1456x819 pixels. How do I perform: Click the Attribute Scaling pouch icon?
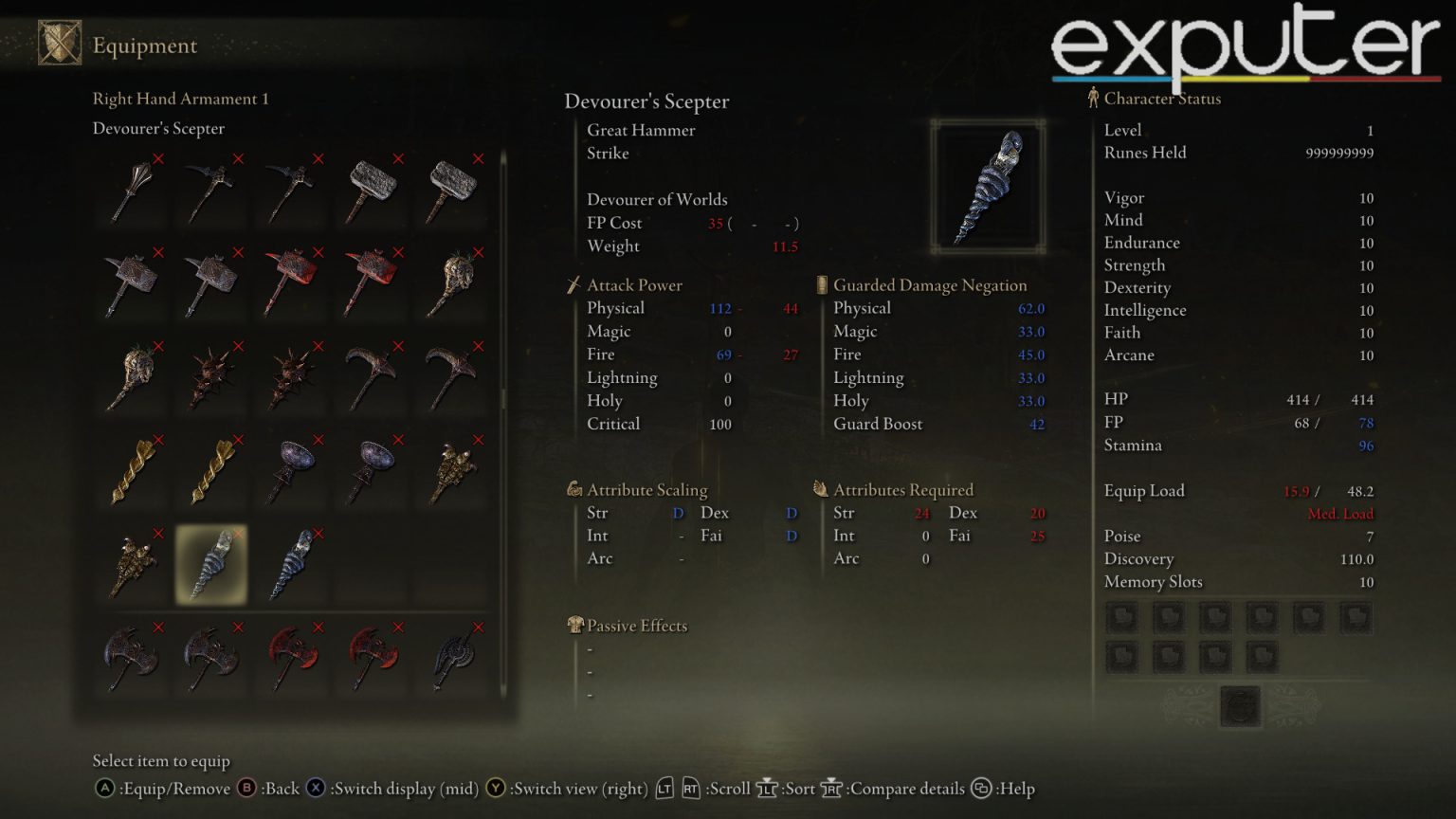pos(575,488)
